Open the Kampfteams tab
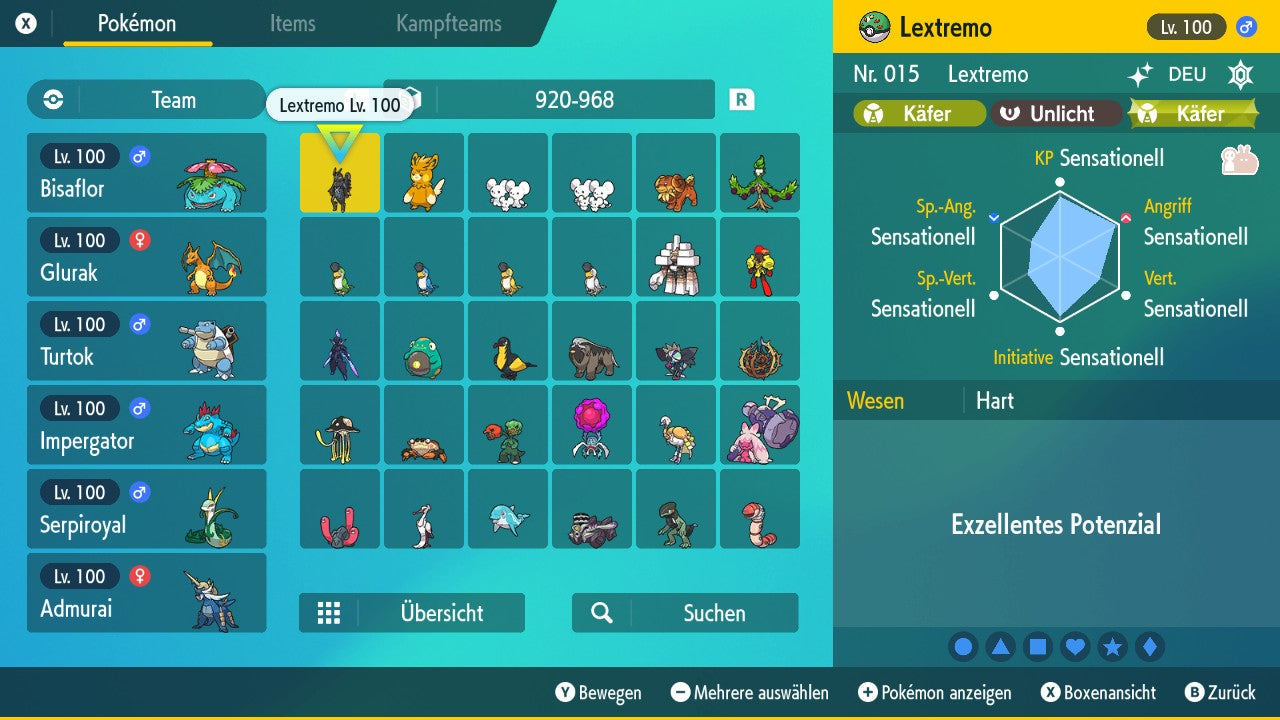 pyautogui.click(x=447, y=24)
